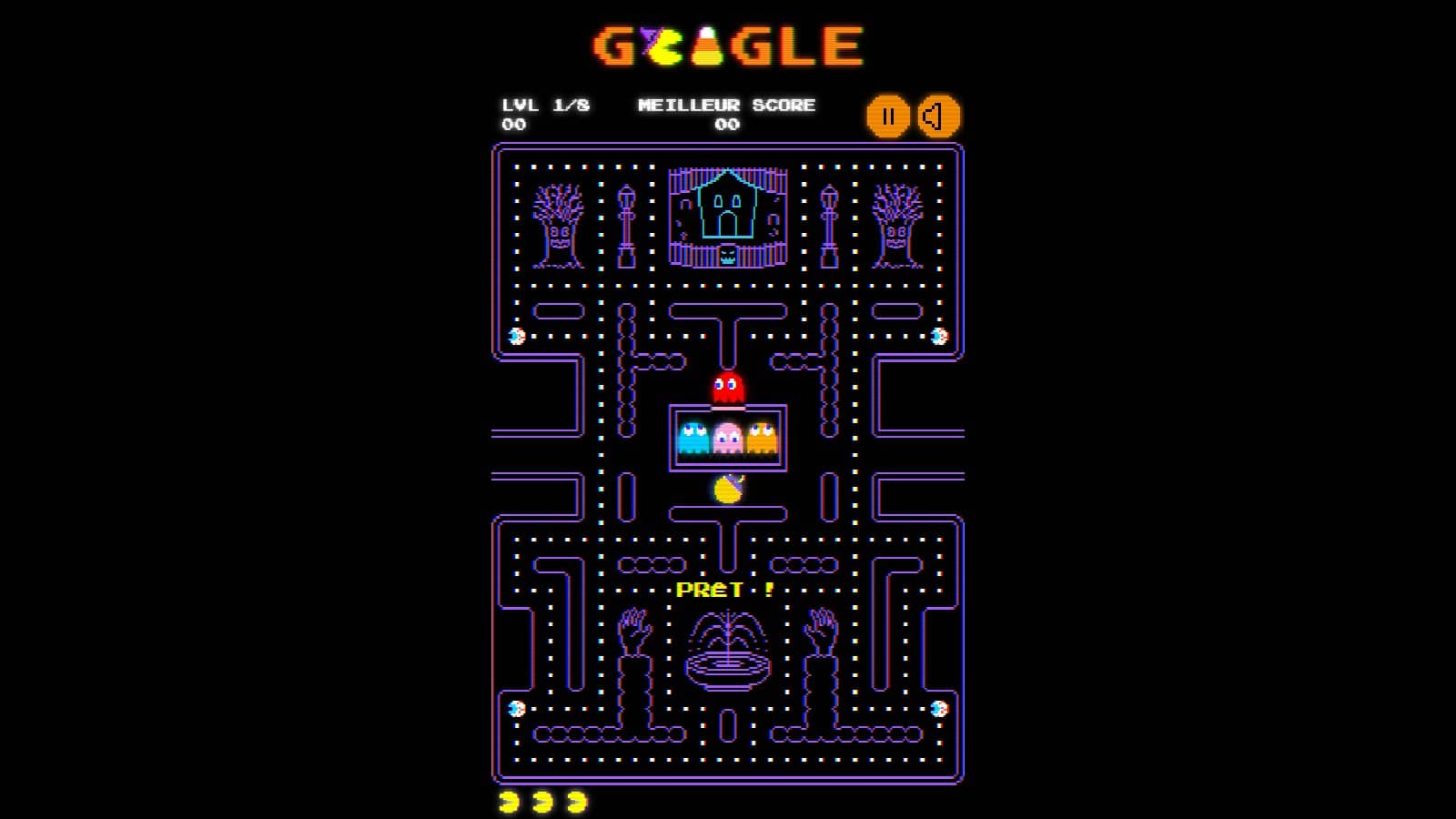The height and width of the screenshot is (819, 1456).
Task: Click the orange ghost Clyde in the pen
Action: point(761,435)
